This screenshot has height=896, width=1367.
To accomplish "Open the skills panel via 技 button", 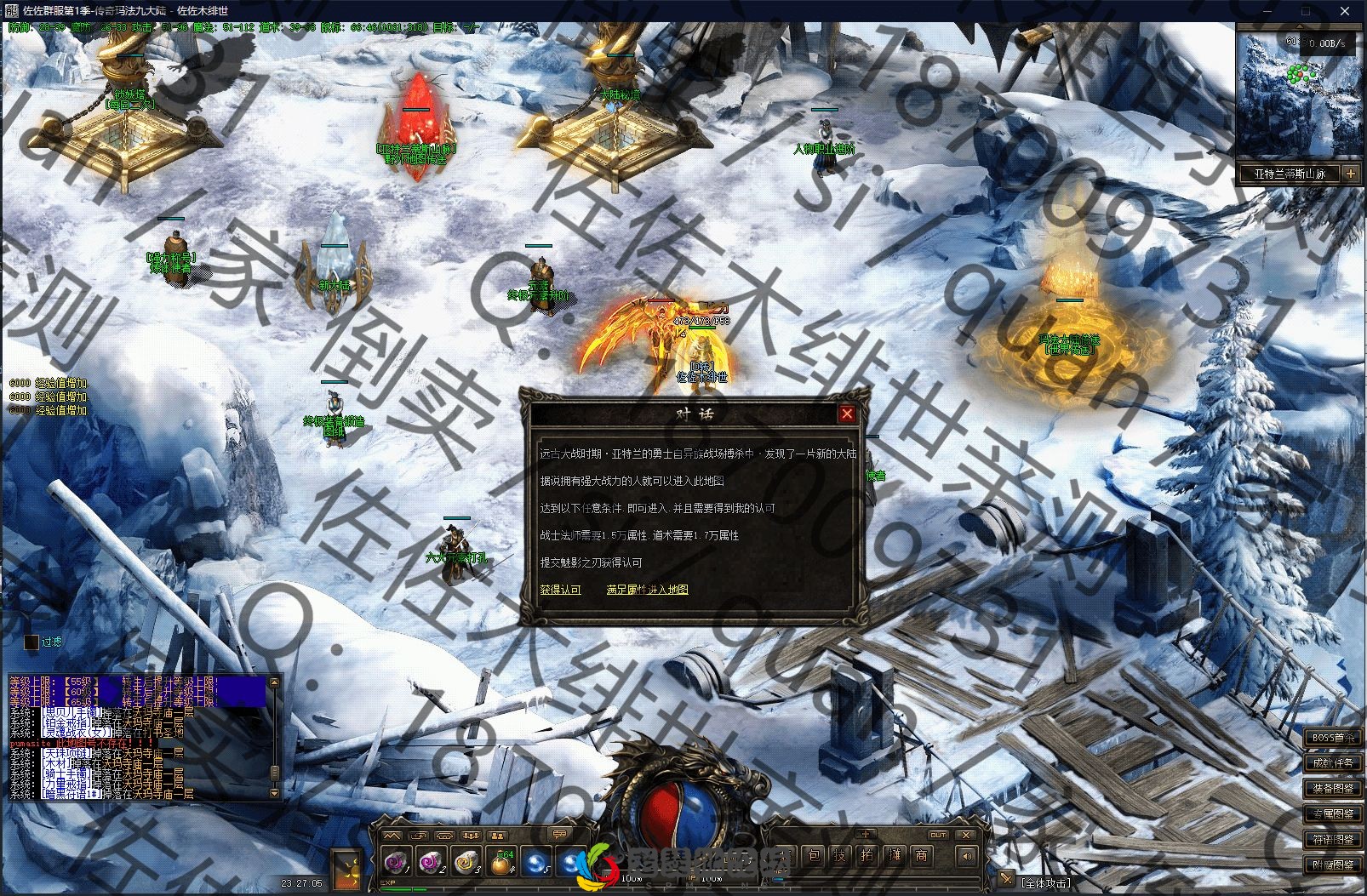I will click(840, 856).
